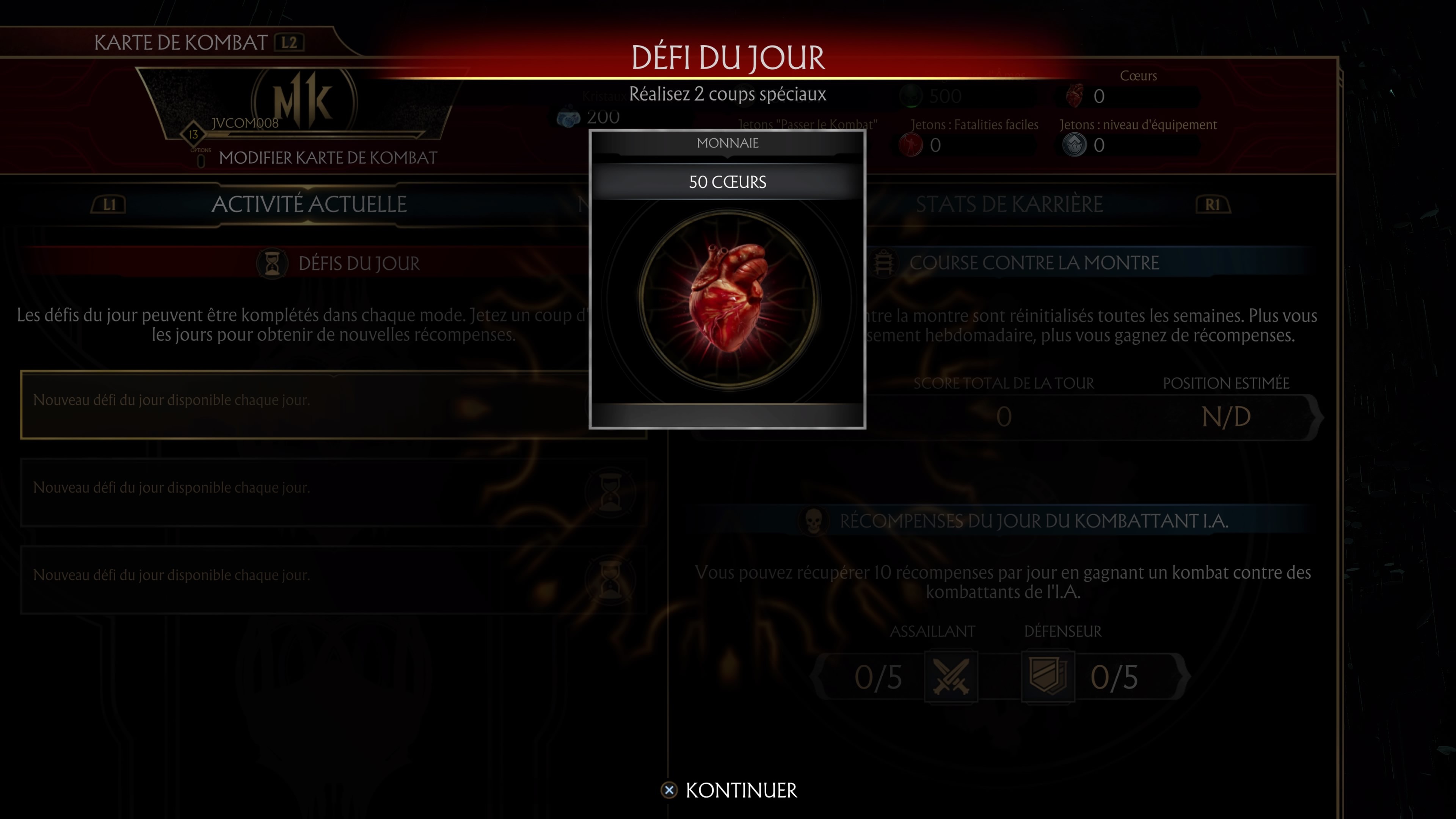This screenshot has width=1456, height=819.
Task: Click the "Jetons : Fatalities faciles" token icon
Action: (x=911, y=145)
